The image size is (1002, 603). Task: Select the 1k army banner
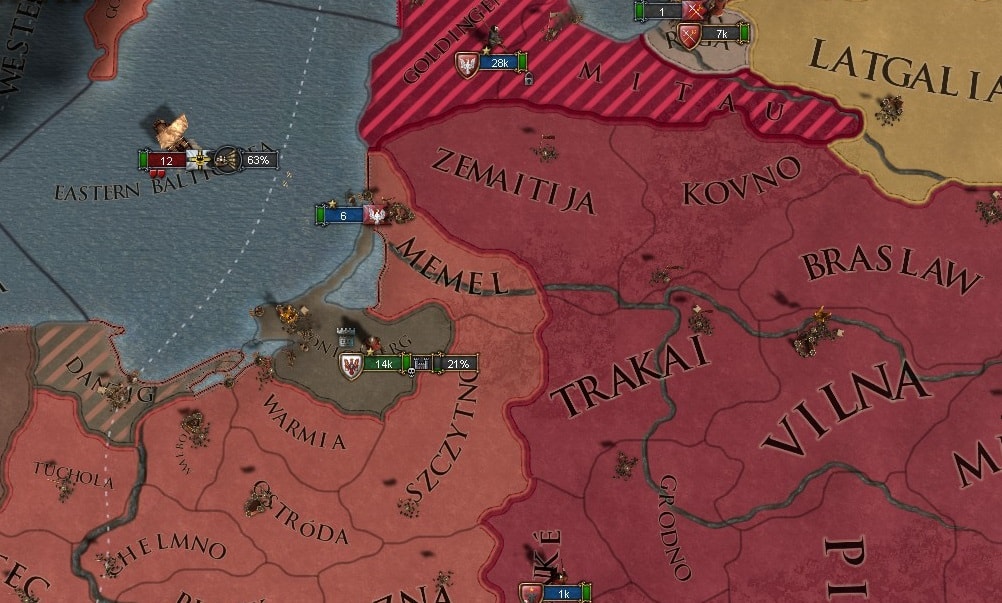561,593
